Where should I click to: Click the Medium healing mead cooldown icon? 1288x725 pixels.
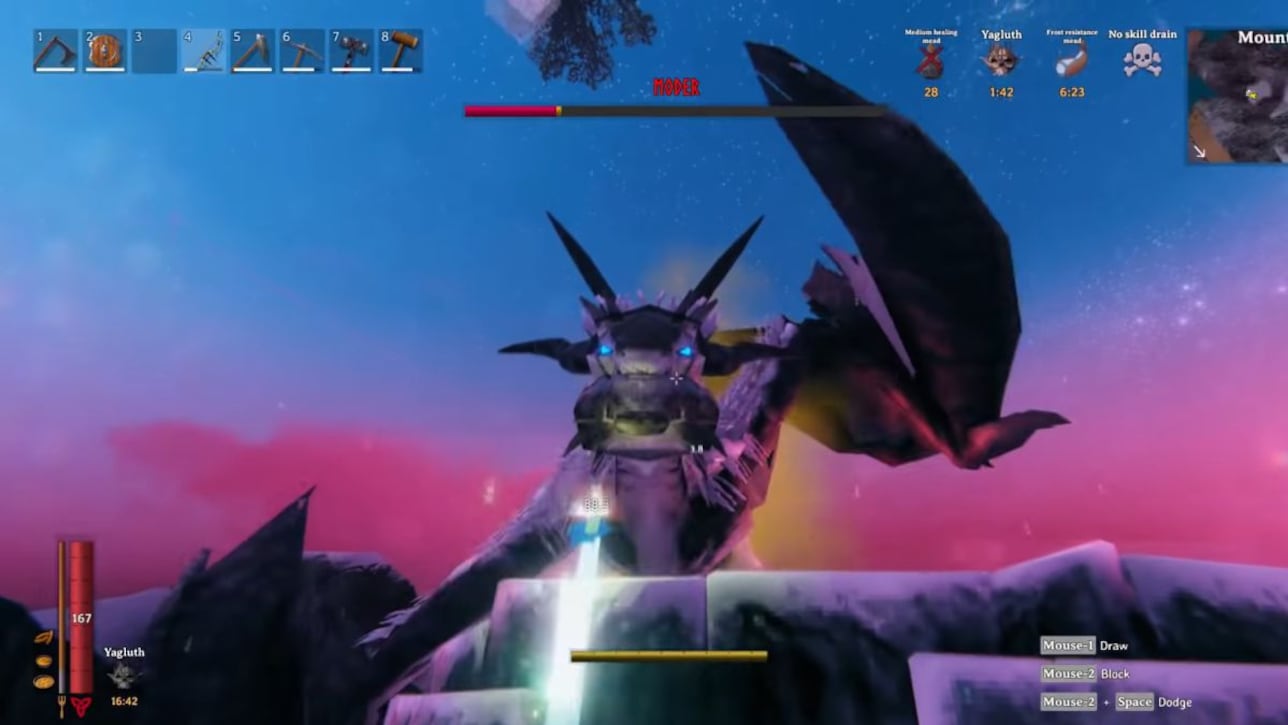pos(926,62)
